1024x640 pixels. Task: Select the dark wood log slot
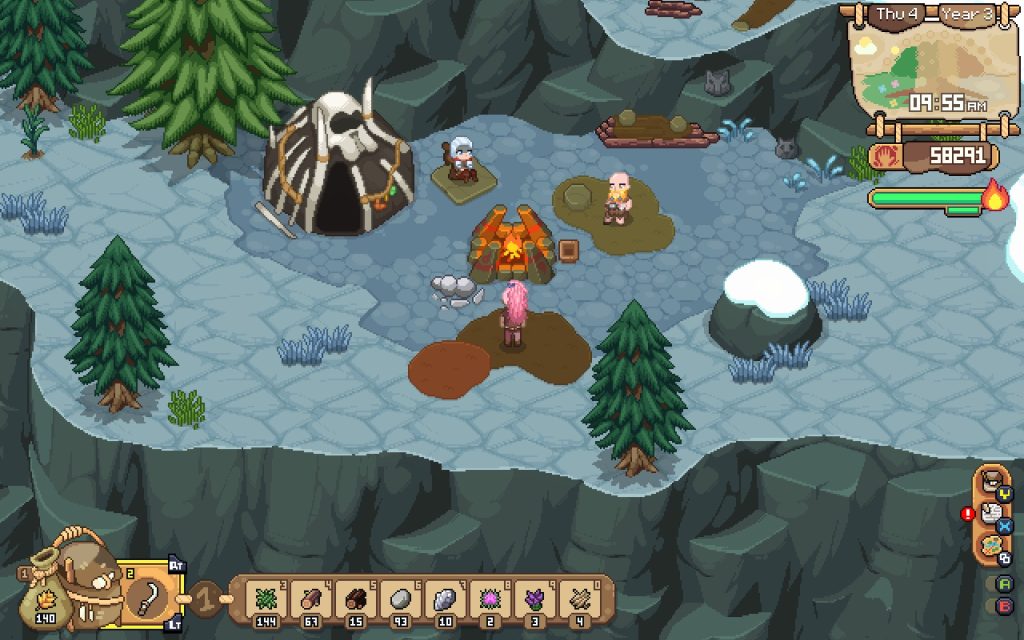[x=356, y=600]
